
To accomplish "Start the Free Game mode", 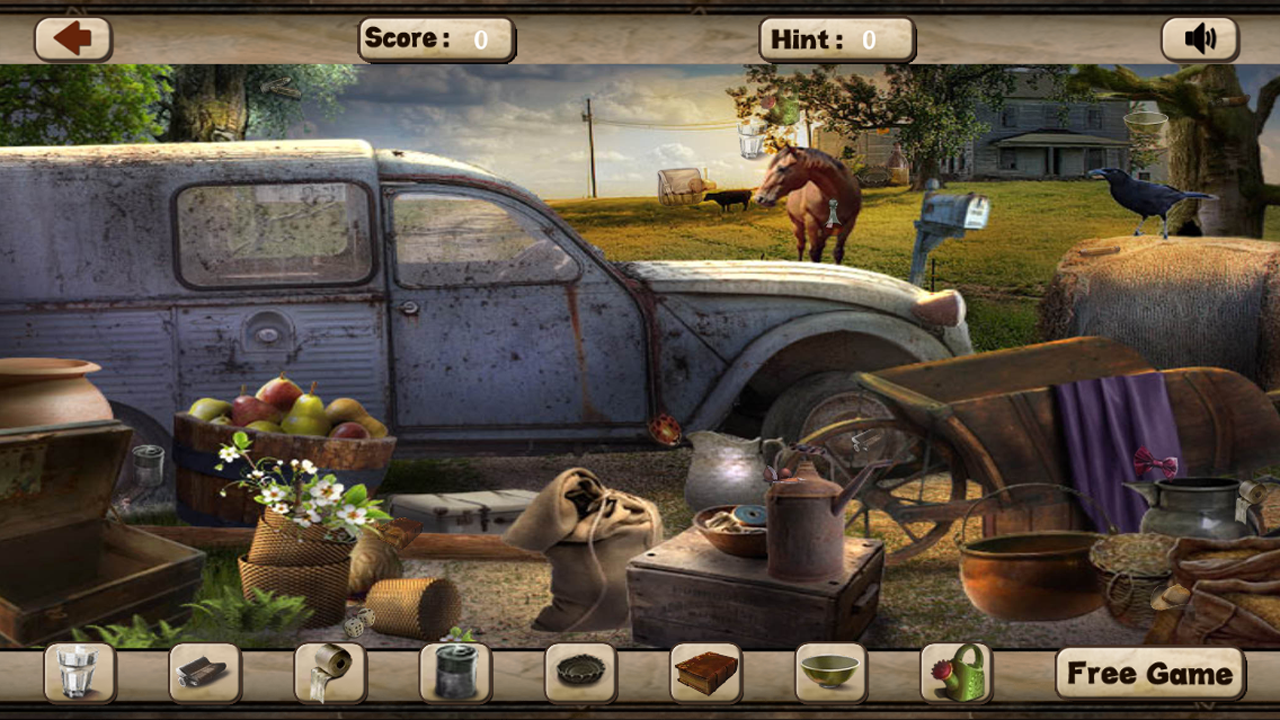I will click(x=1146, y=672).
